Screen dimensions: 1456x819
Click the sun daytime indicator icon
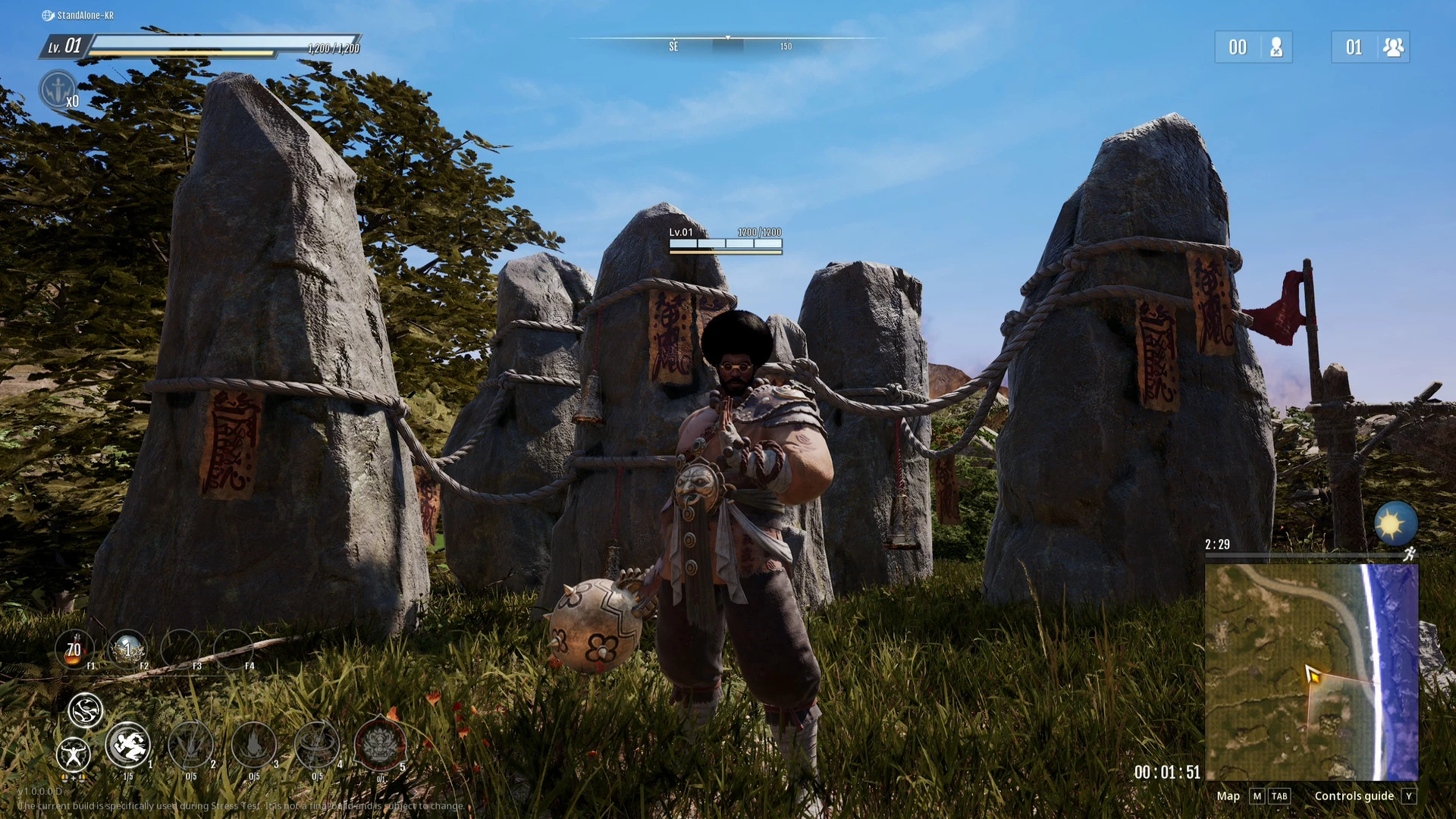click(x=1395, y=523)
